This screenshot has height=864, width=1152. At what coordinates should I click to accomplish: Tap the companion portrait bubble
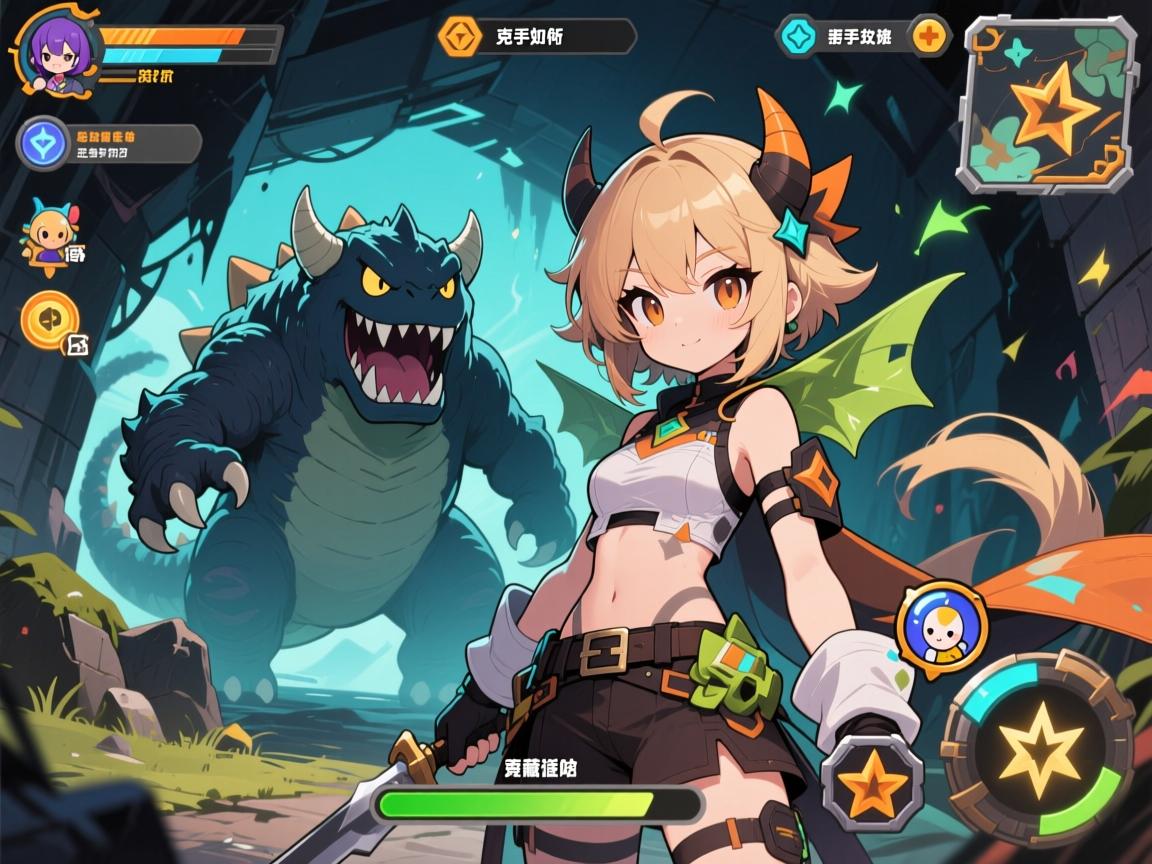click(941, 625)
